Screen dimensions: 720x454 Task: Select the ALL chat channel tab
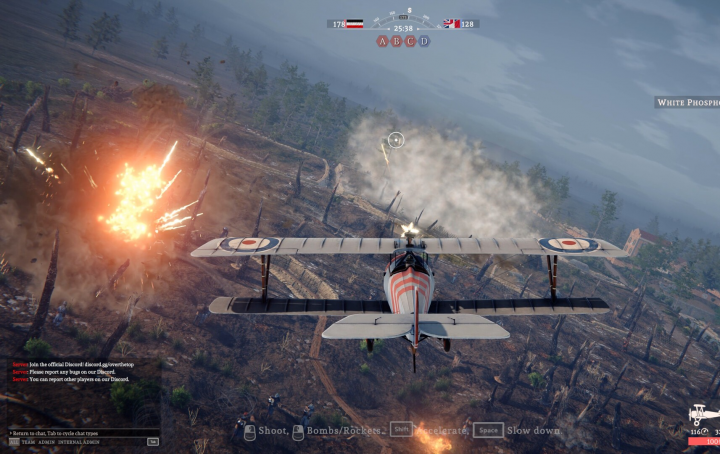click(x=13, y=441)
